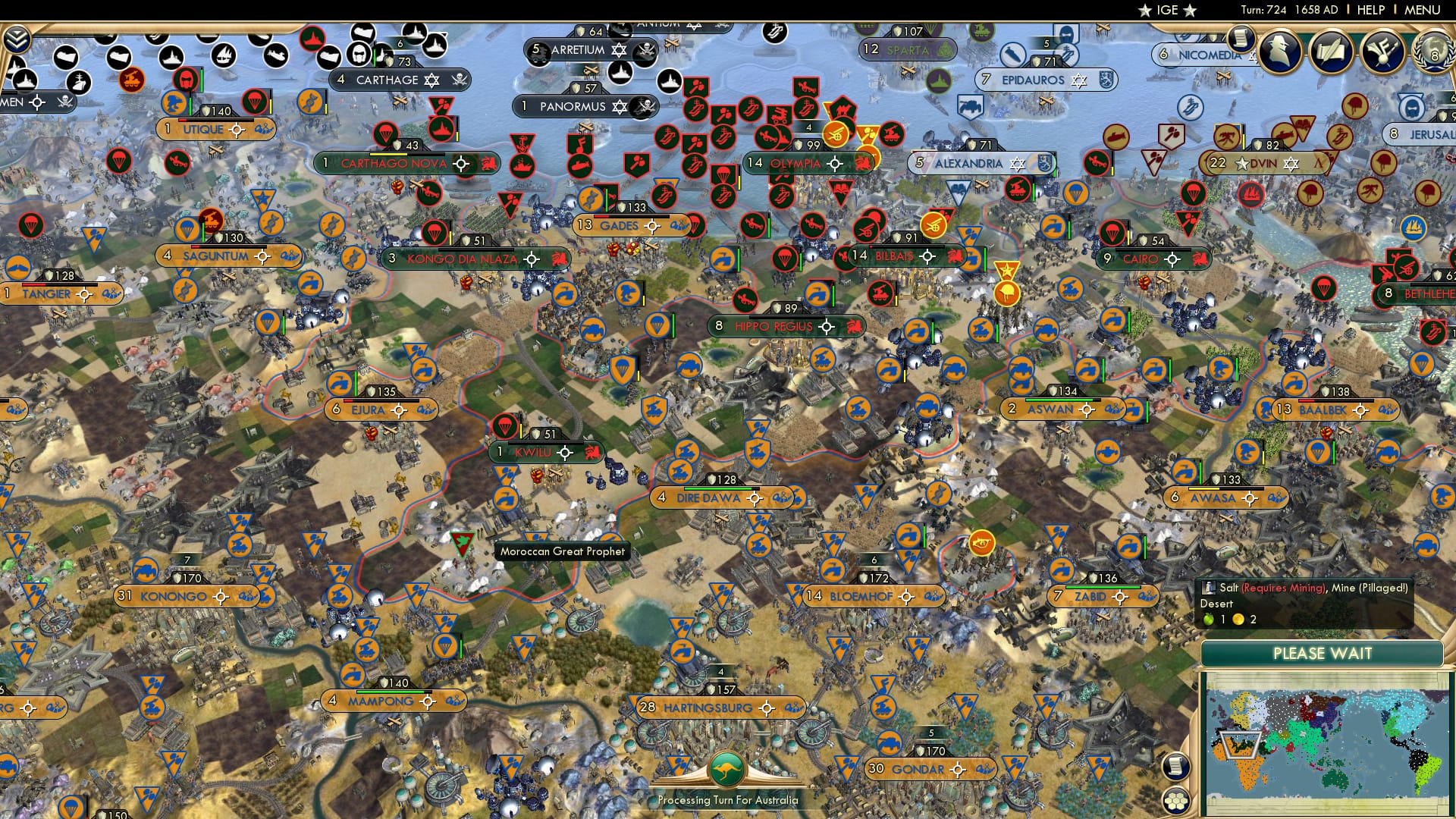Click the Star of David religion icon on Carthage banner
The height and width of the screenshot is (819, 1456).
tap(430, 79)
